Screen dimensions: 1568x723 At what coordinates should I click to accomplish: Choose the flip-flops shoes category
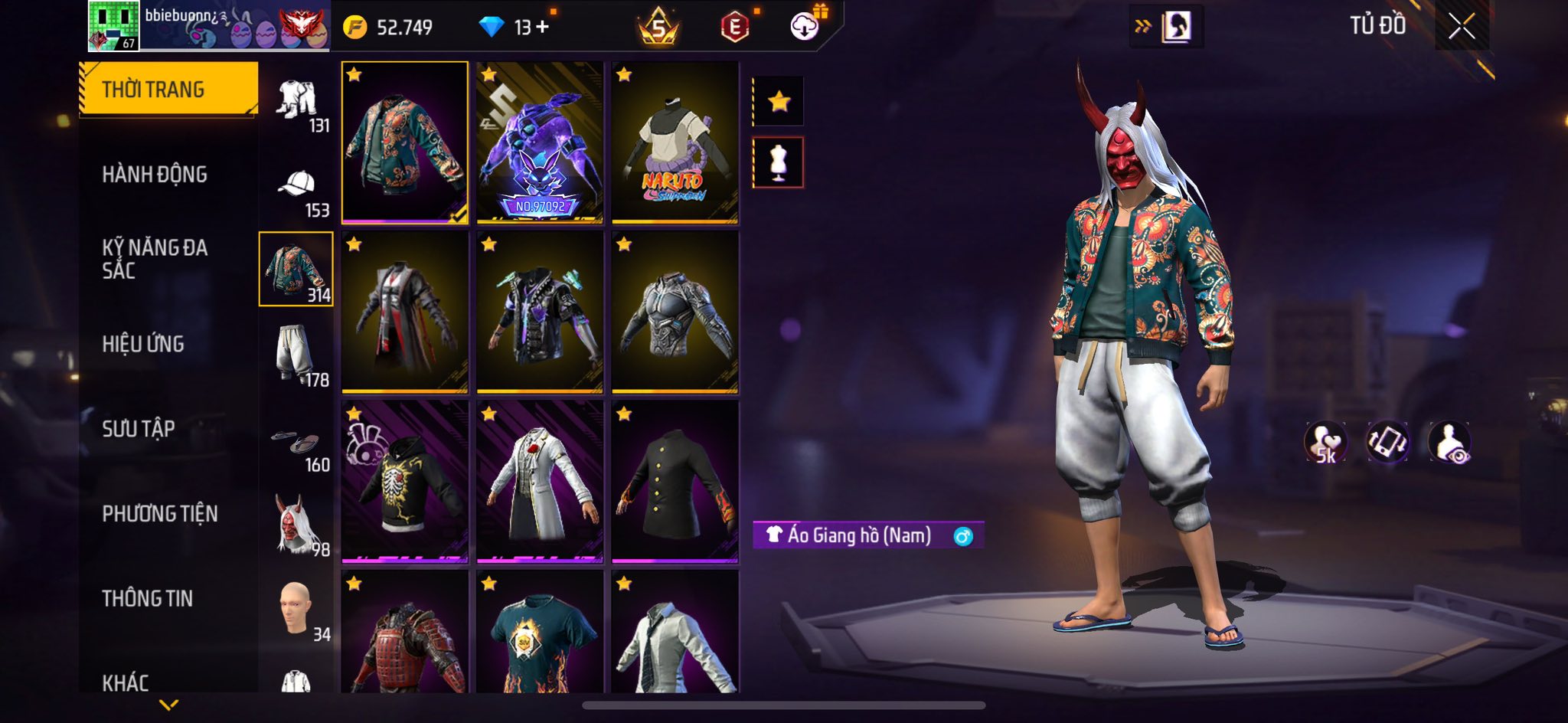click(296, 443)
